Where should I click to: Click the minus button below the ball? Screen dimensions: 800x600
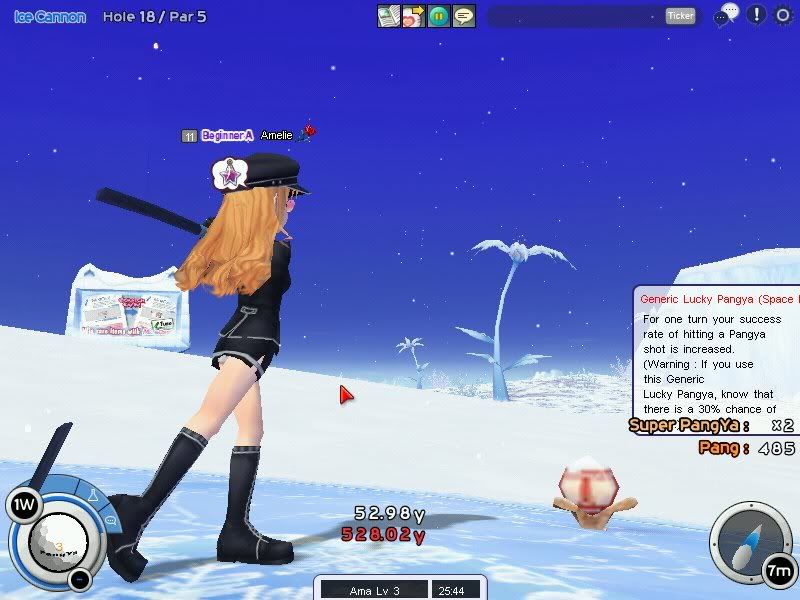(79, 578)
